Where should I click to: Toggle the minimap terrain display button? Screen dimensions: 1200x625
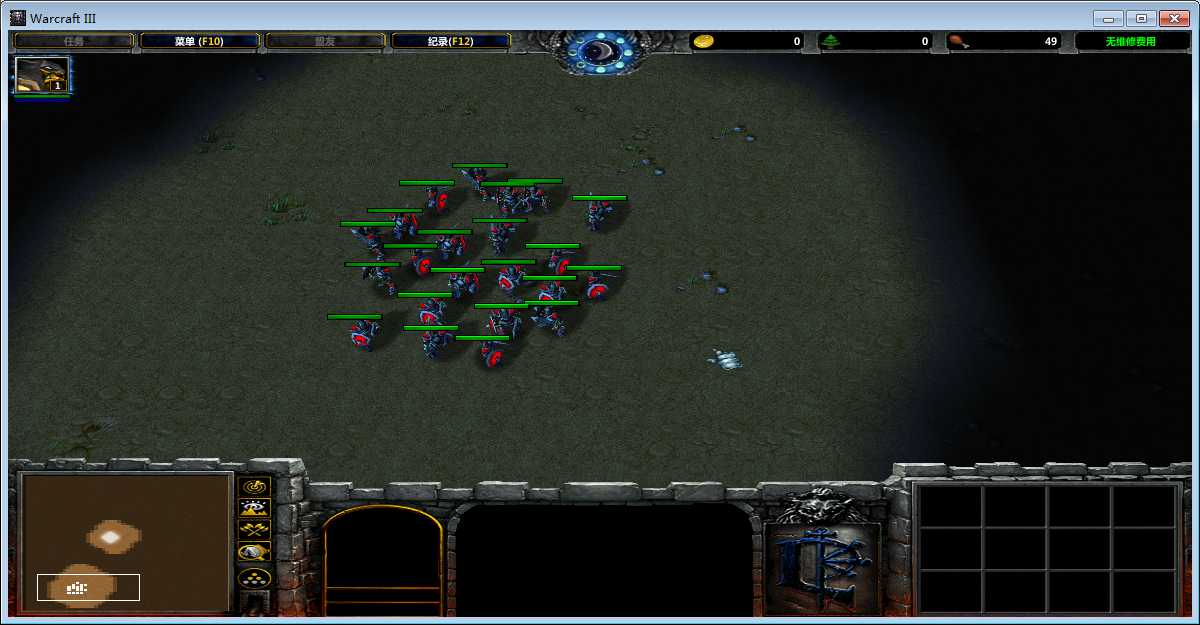(x=254, y=508)
